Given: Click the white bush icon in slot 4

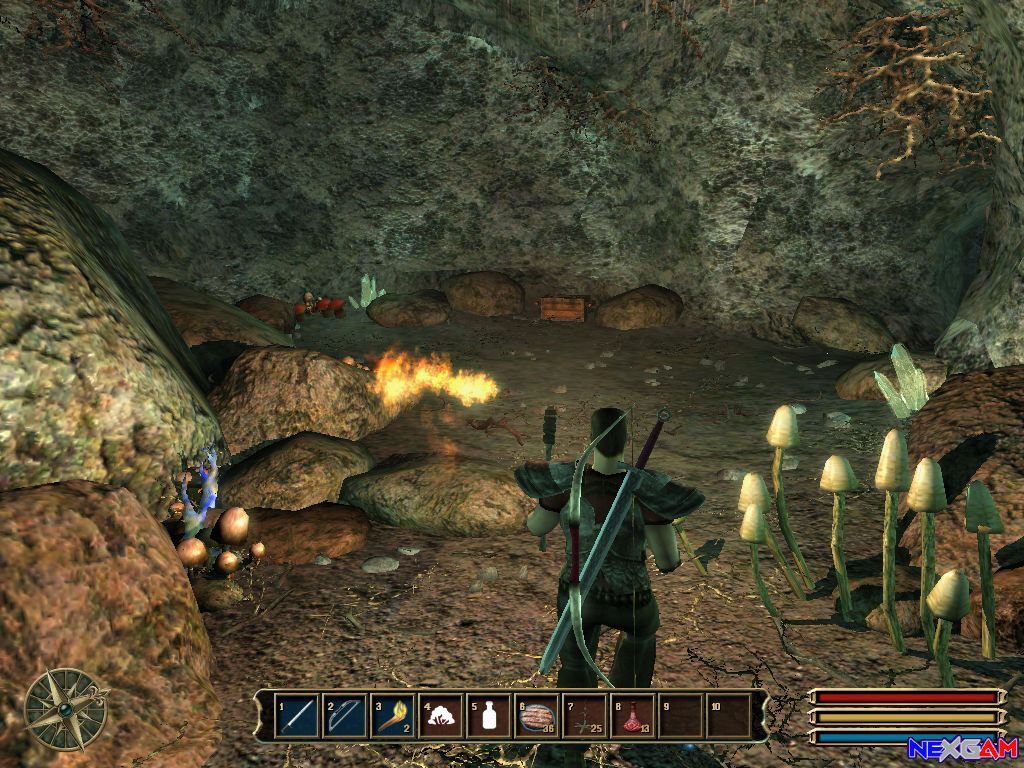Looking at the screenshot, I should (x=440, y=716).
